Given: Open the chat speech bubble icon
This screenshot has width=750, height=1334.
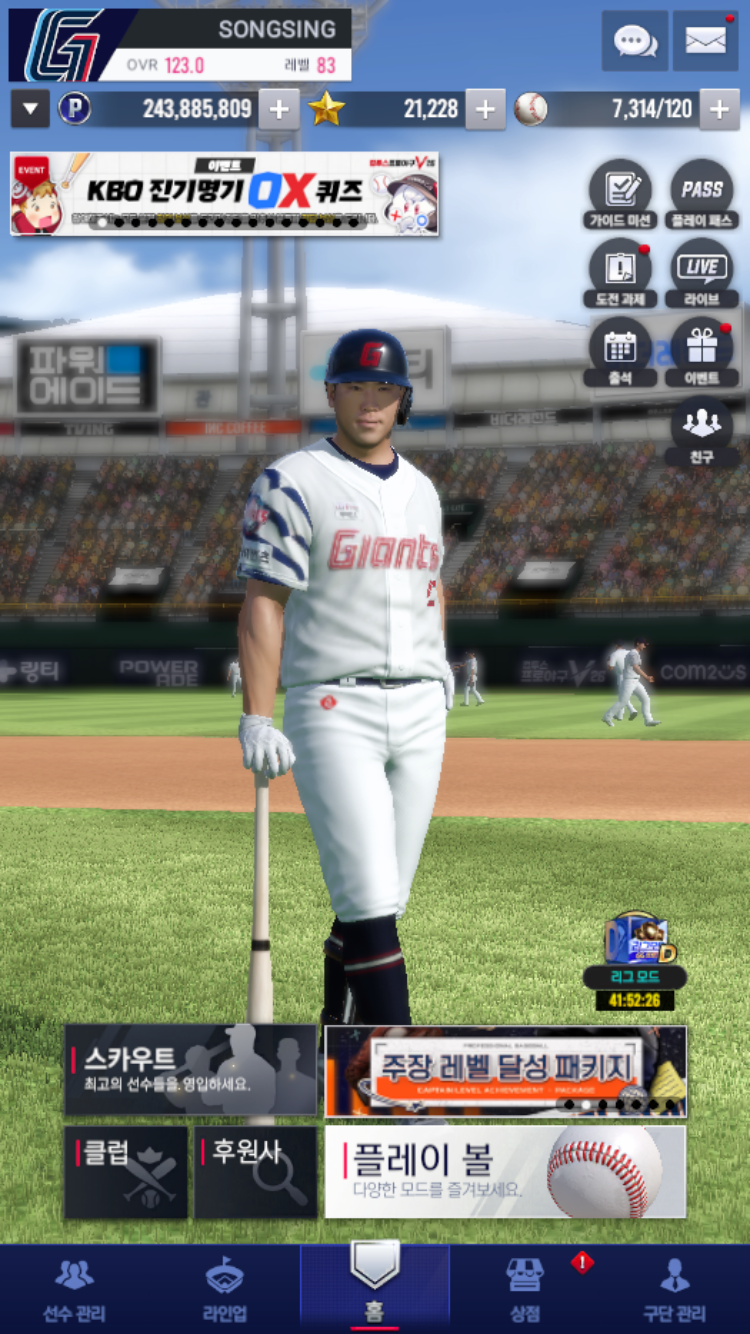Looking at the screenshot, I should pos(634,41).
